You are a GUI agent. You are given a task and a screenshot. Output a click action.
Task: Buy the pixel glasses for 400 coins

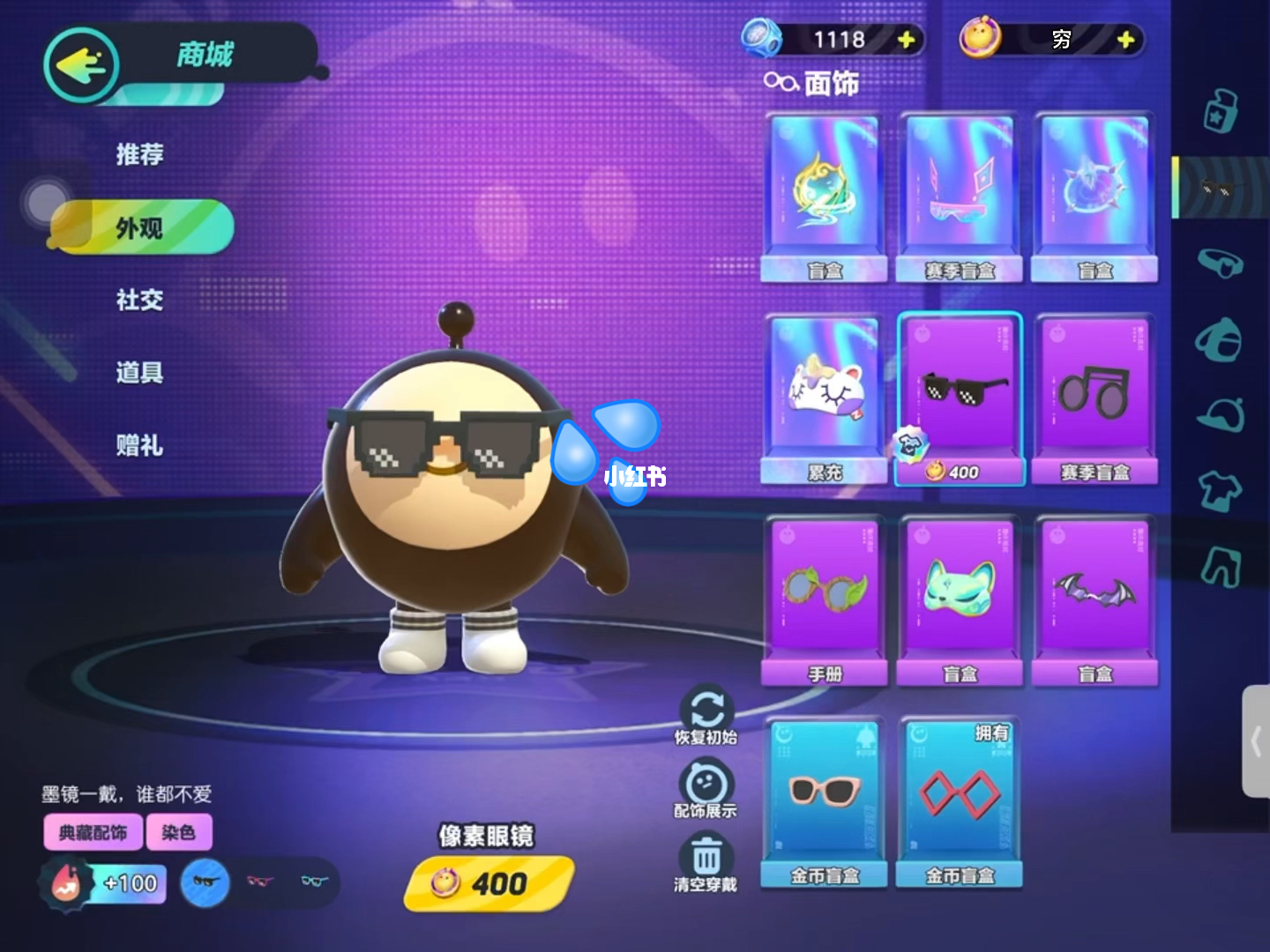489,882
